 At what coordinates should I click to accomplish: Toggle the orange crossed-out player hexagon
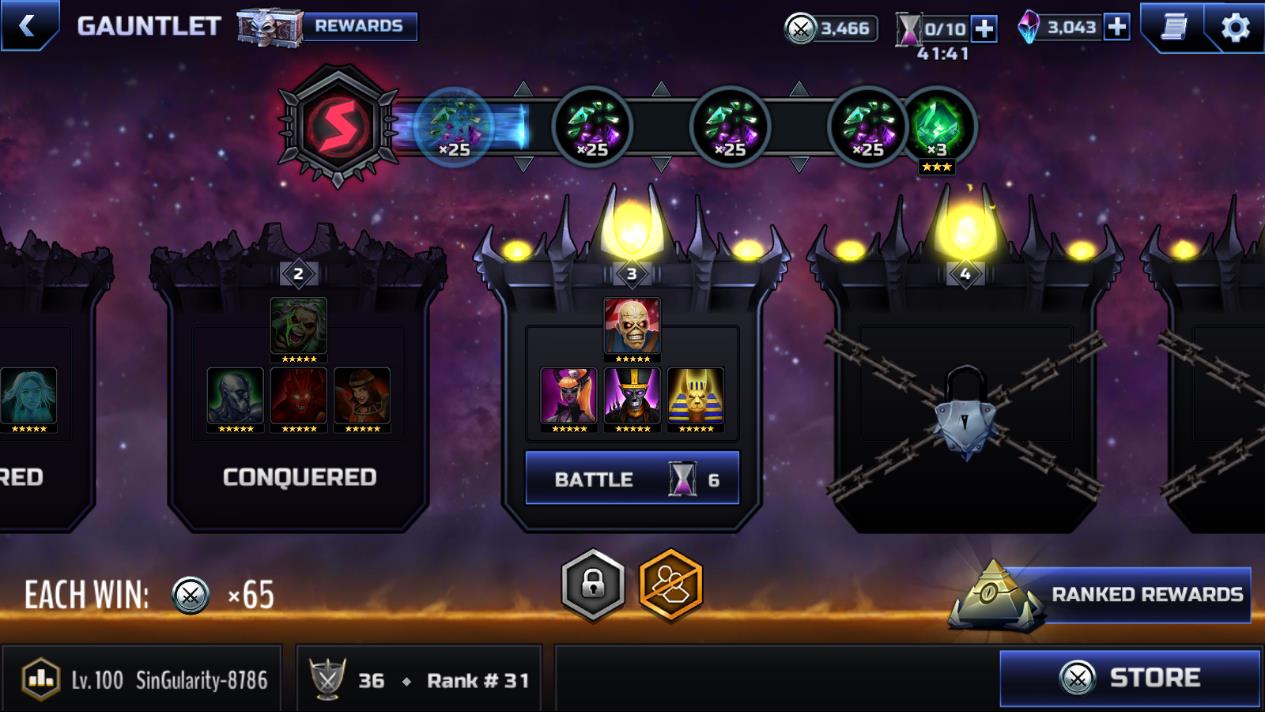coord(671,585)
